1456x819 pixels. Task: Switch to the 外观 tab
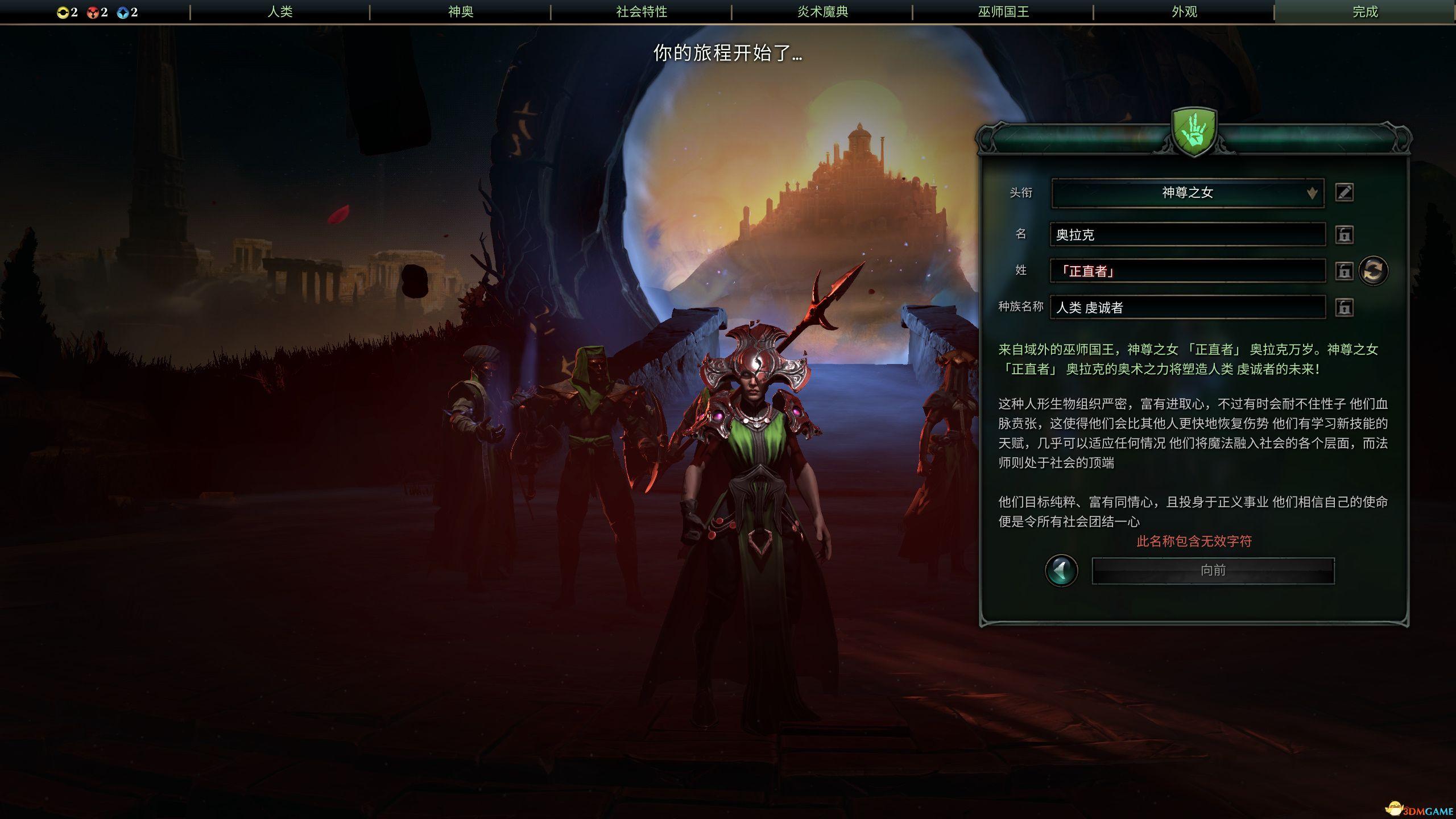(x=1184, y=11)
